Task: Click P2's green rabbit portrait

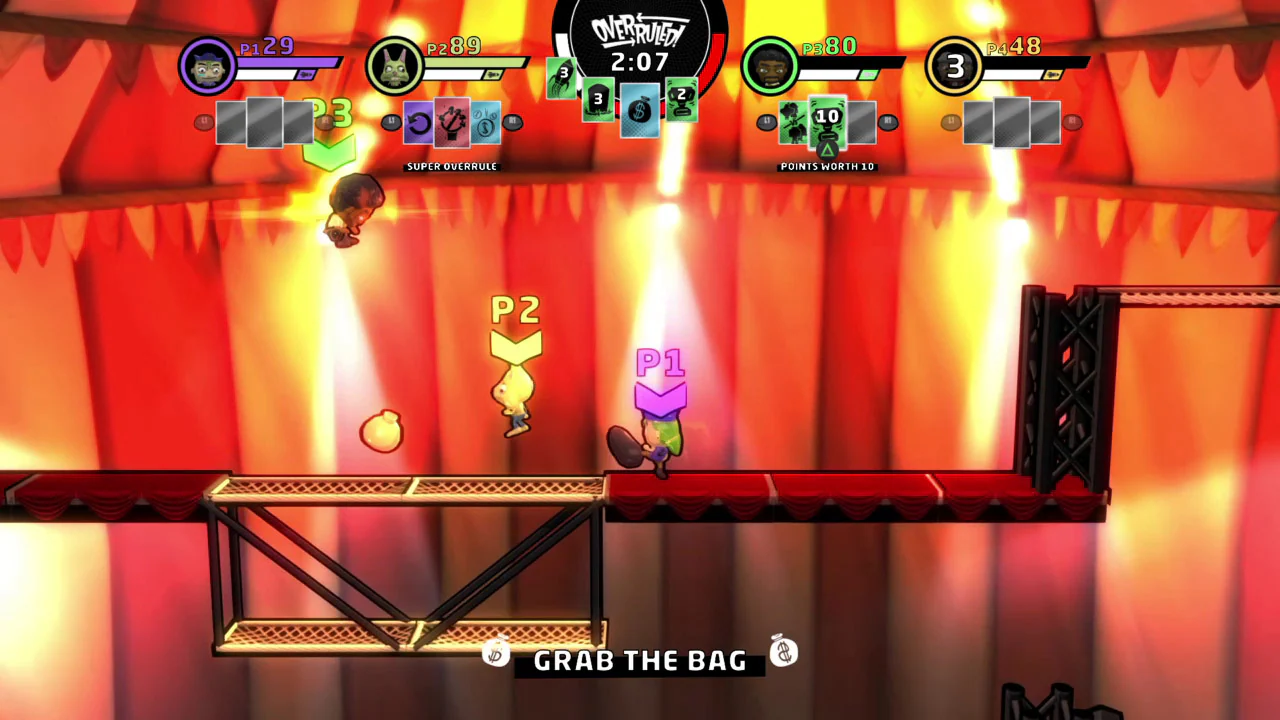Action: (x=394, y=66)
